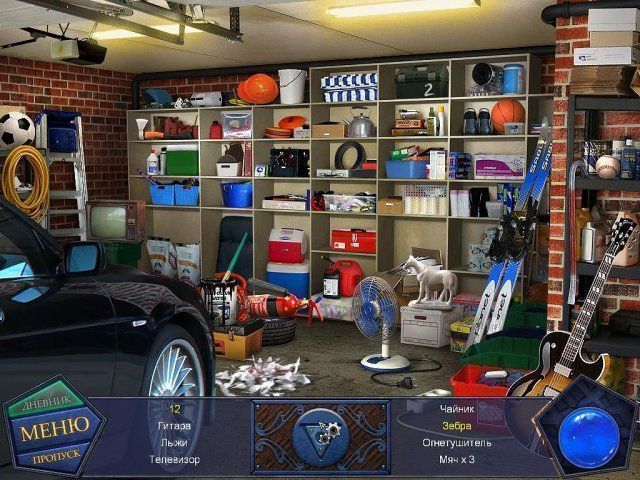This screenshot has height=480, width=640.
Task: Select Телевизор in the item list
Action: (174, 459)
